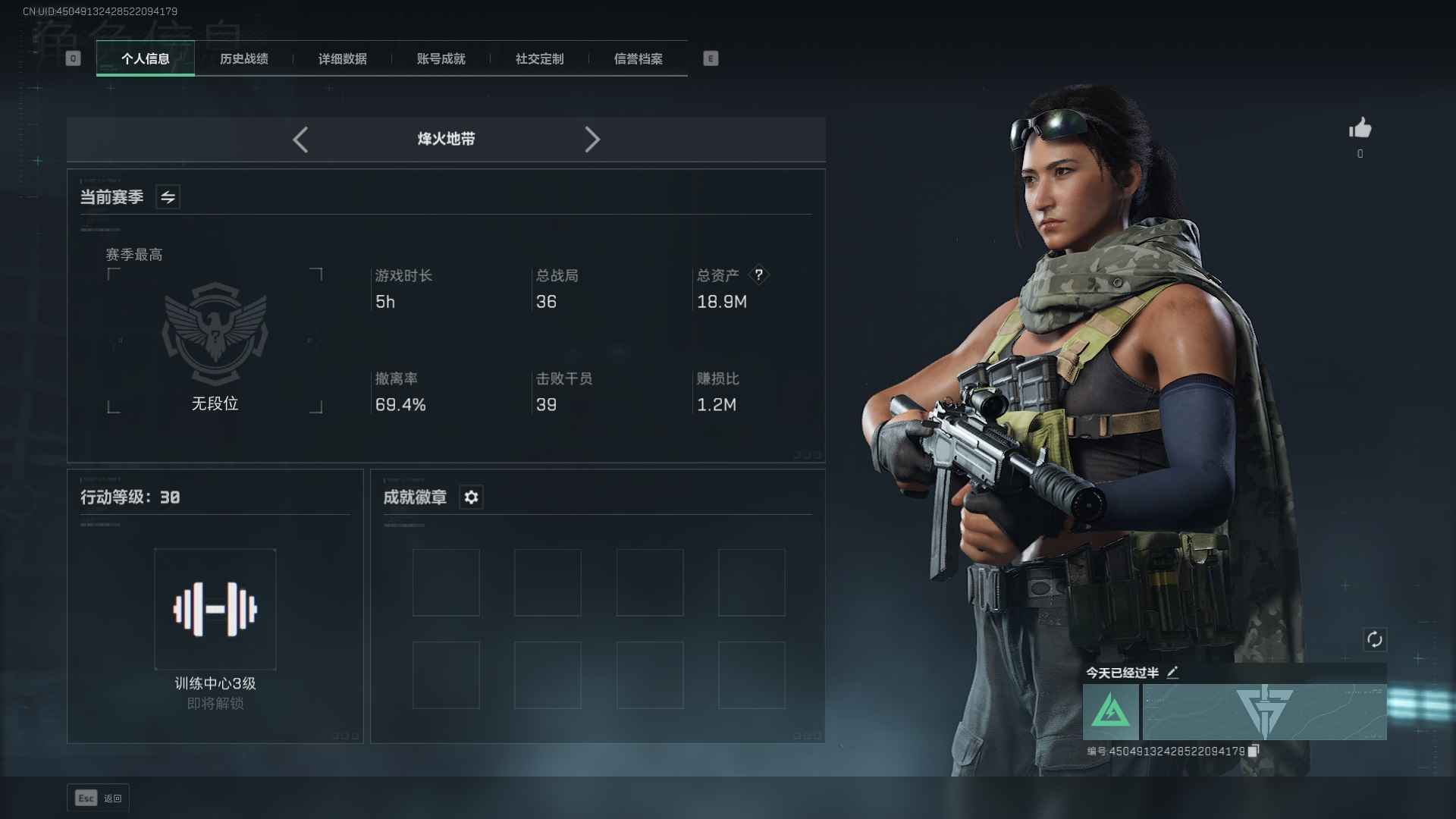Click the 返回 back button

tap(99, 798)
